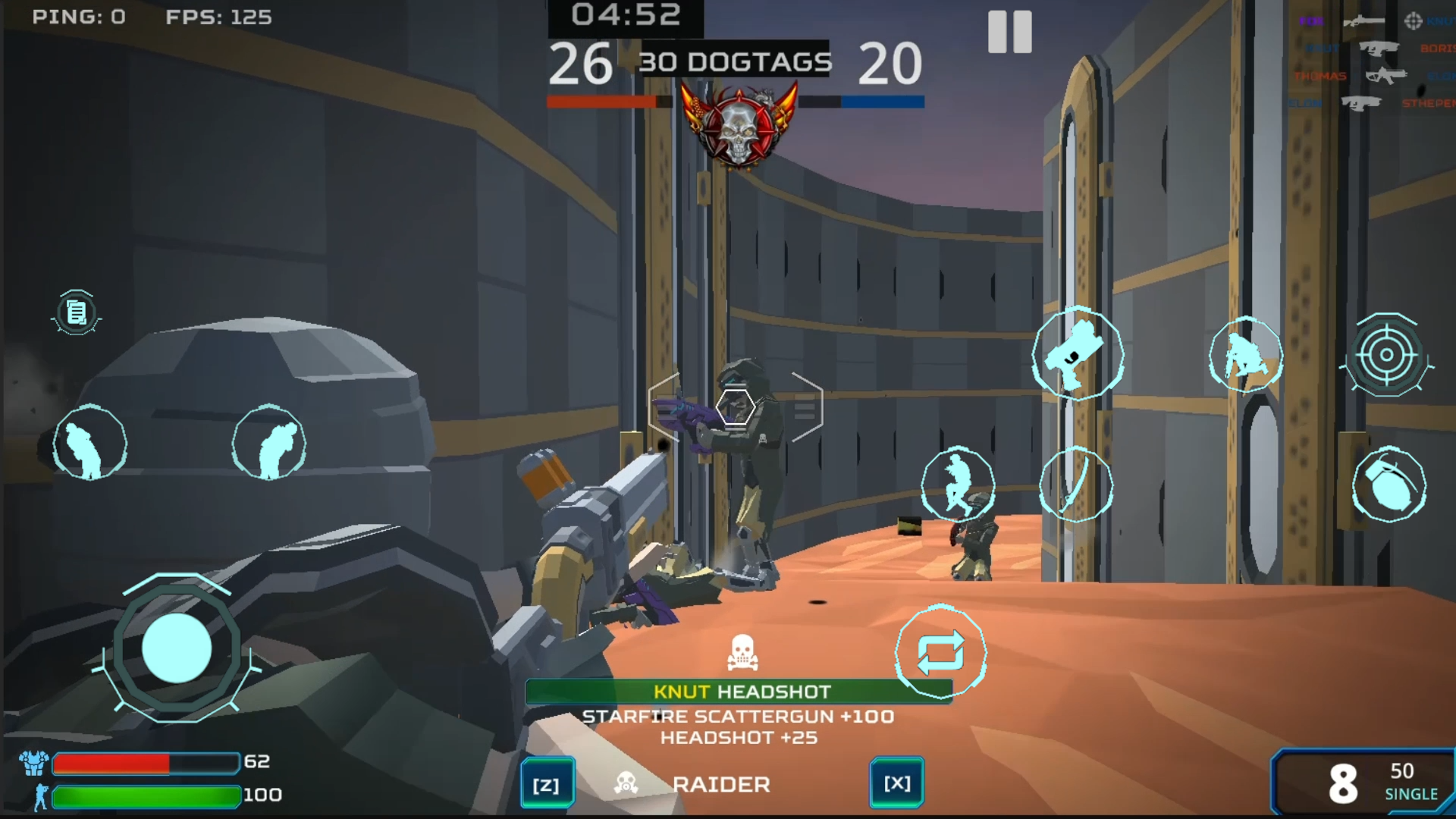Switch to the pistol sidearm icon
Viewport: 1456px width, 819px height.
(x=1077, y=355)
